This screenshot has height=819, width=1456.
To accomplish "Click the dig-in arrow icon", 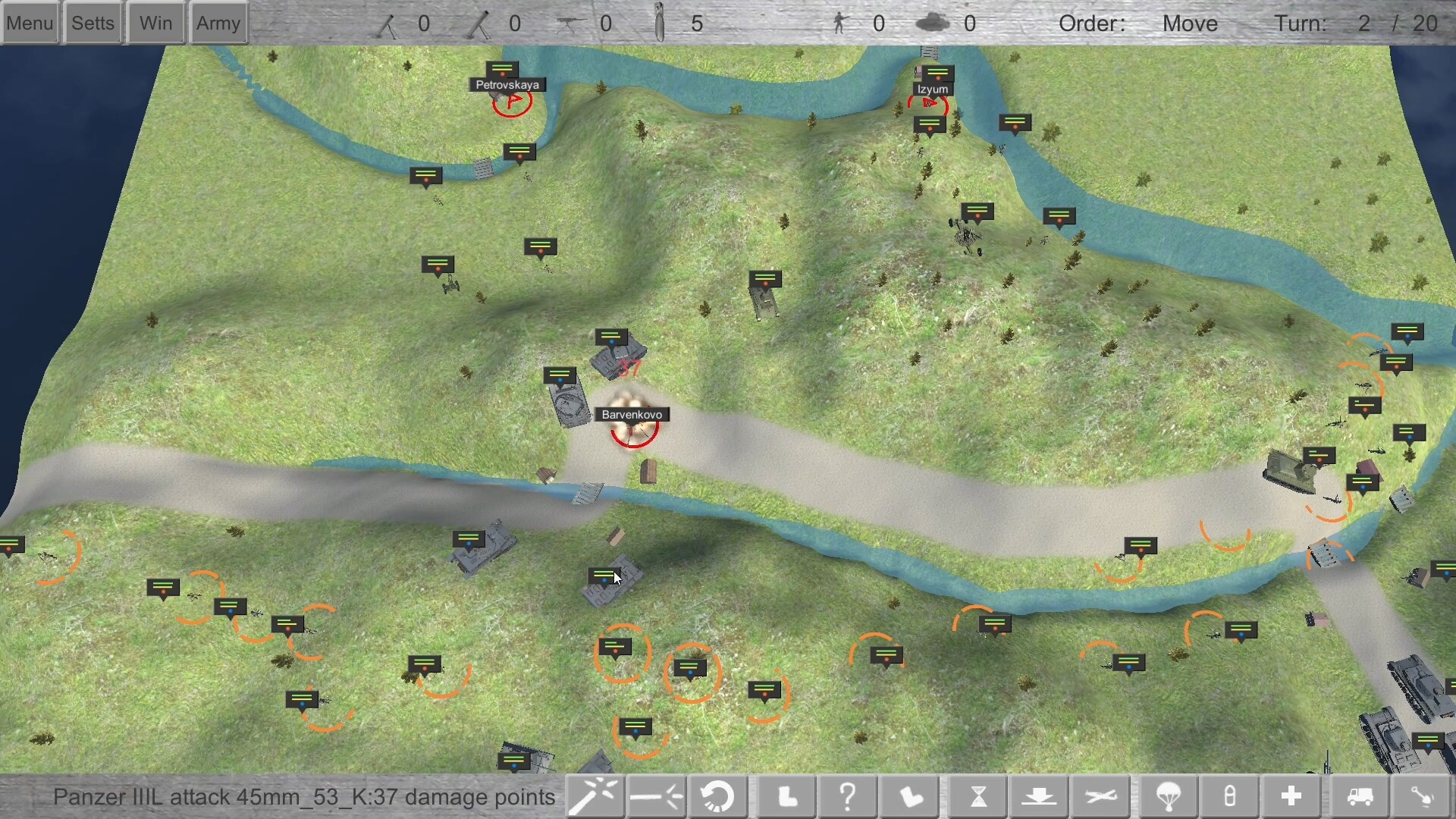I will coord(1040,796).
